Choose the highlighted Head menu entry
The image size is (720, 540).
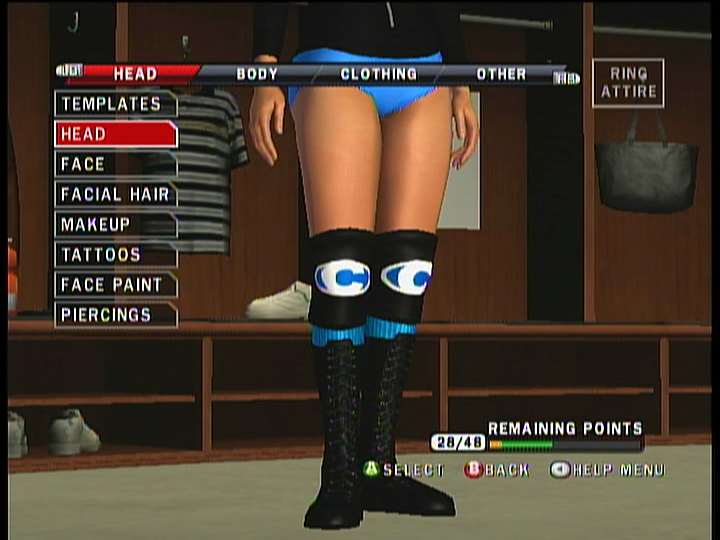[114, 134]
